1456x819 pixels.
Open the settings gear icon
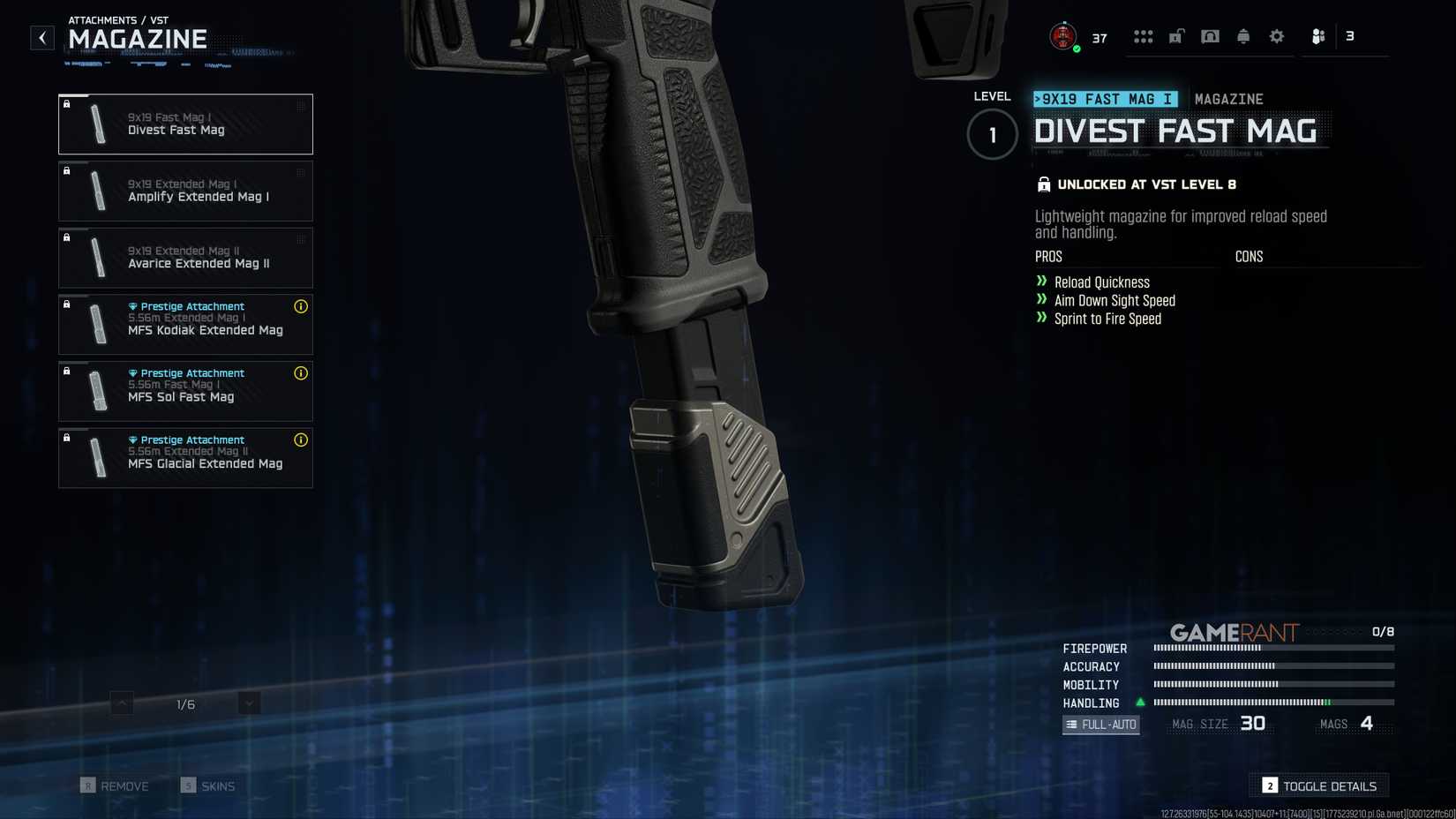(x=1276, y=36)
